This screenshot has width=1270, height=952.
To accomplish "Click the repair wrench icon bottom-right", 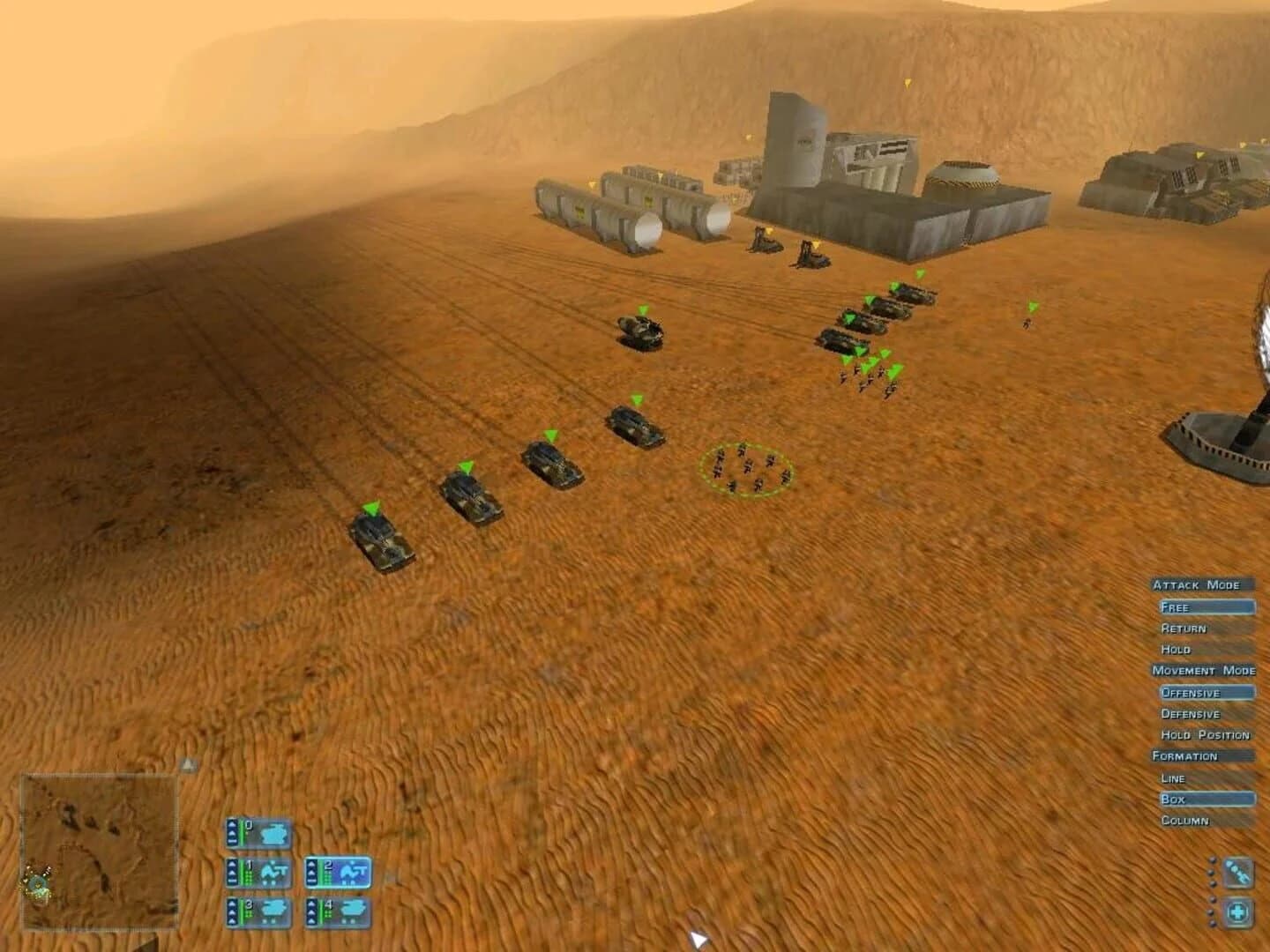I will 1237,873.
